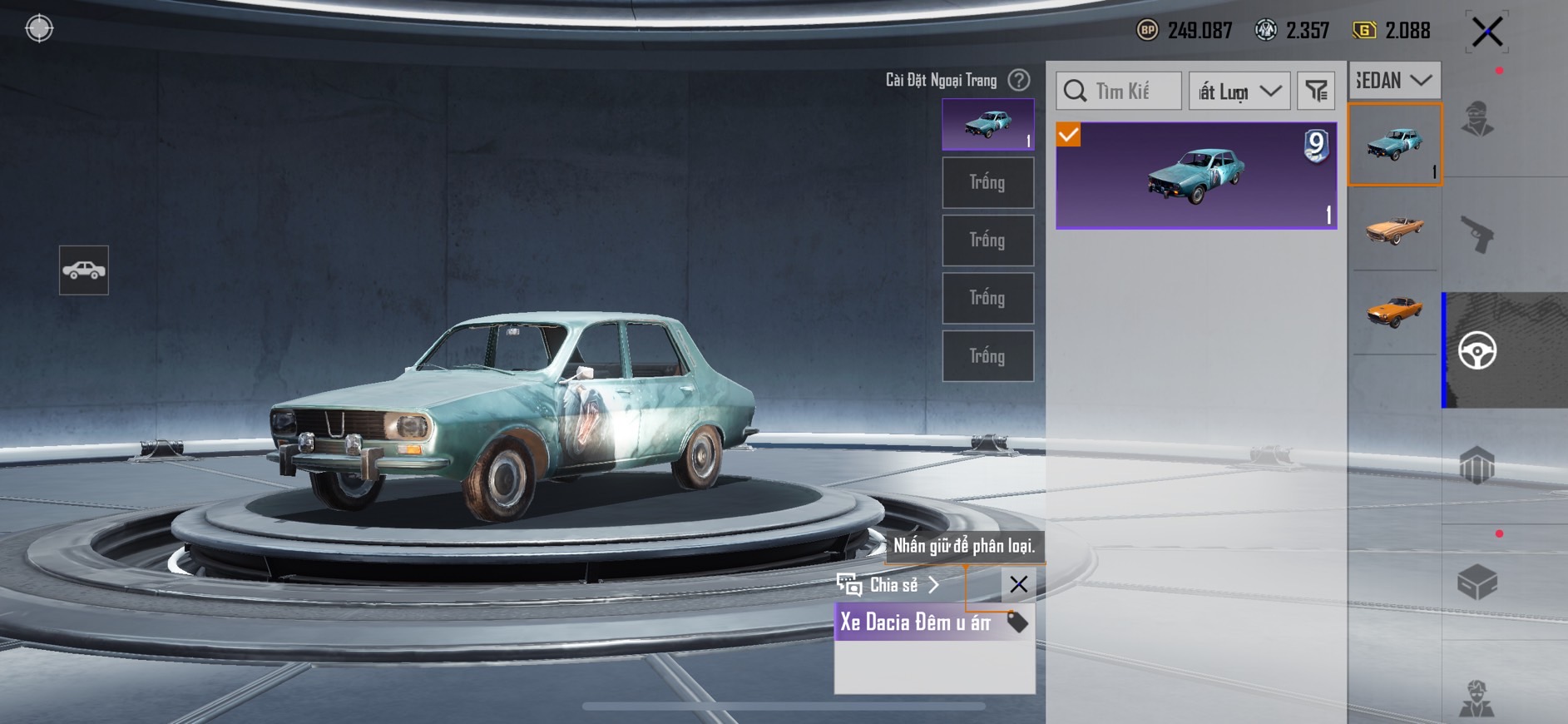Switch to the pistol weapons tab
The height and width of the screenshot is (724, 1568).
[1477, 234]
